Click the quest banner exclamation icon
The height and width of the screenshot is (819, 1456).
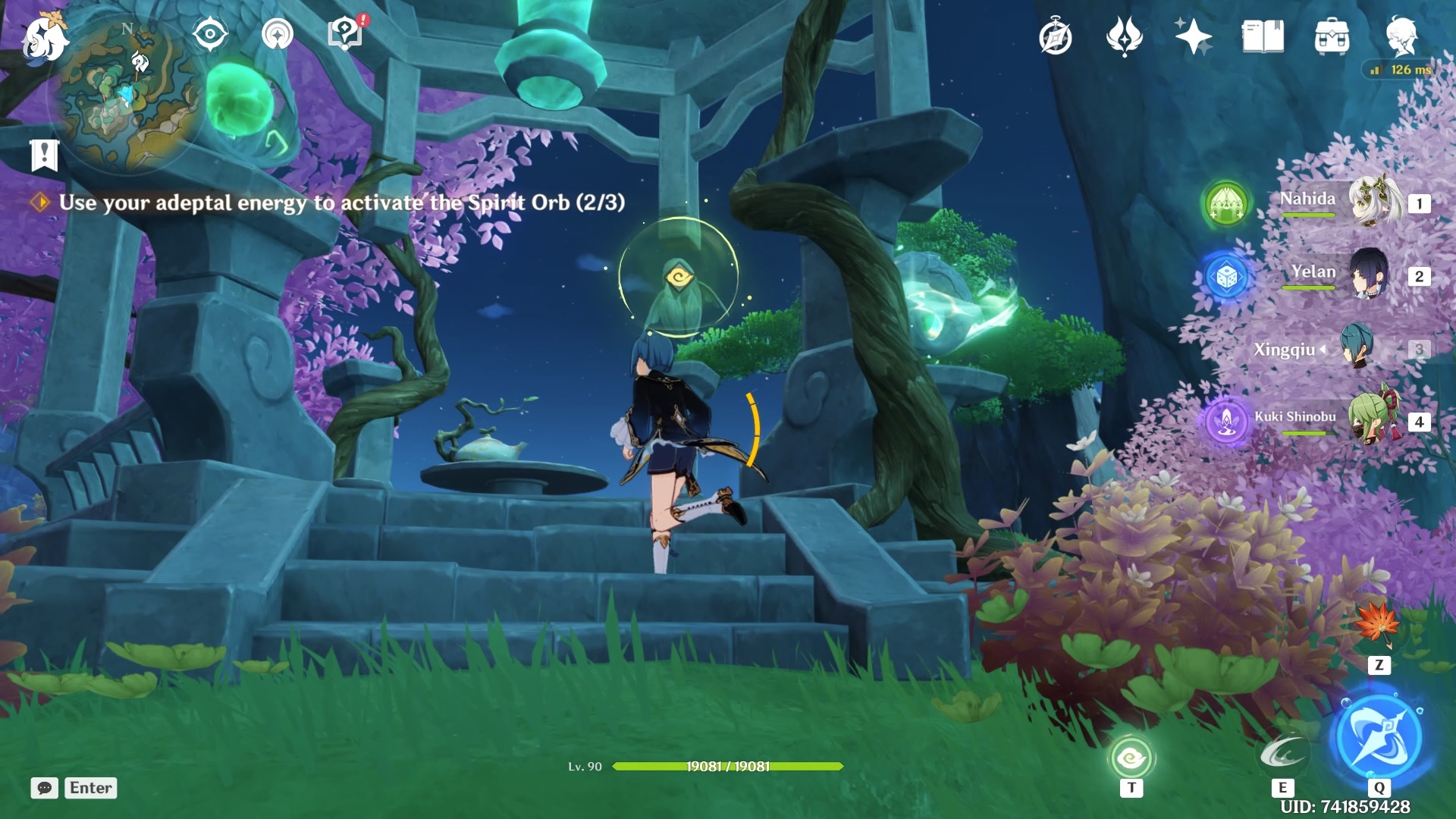point(45,155)
